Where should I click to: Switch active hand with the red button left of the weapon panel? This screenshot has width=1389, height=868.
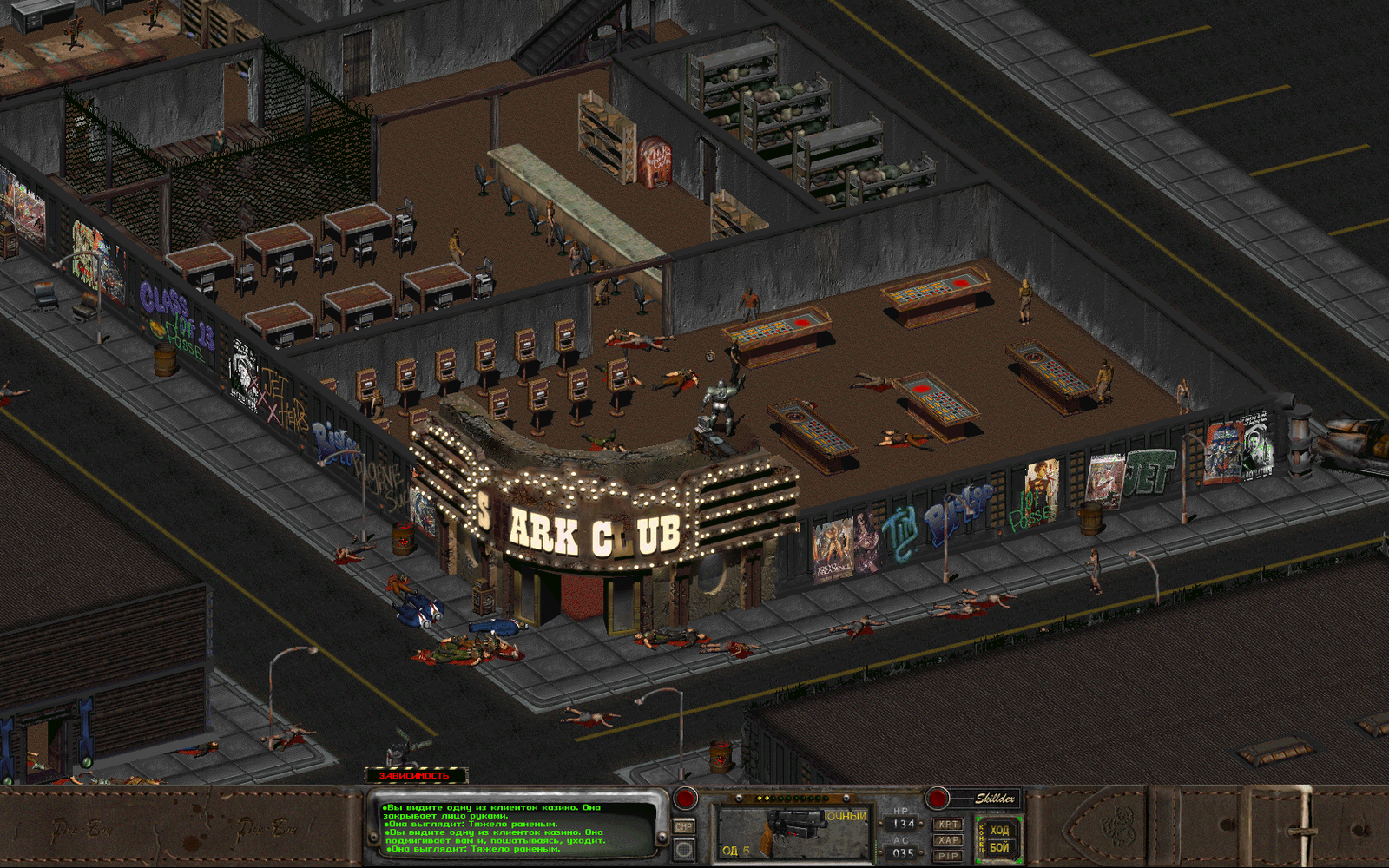[x=686, y=797]
